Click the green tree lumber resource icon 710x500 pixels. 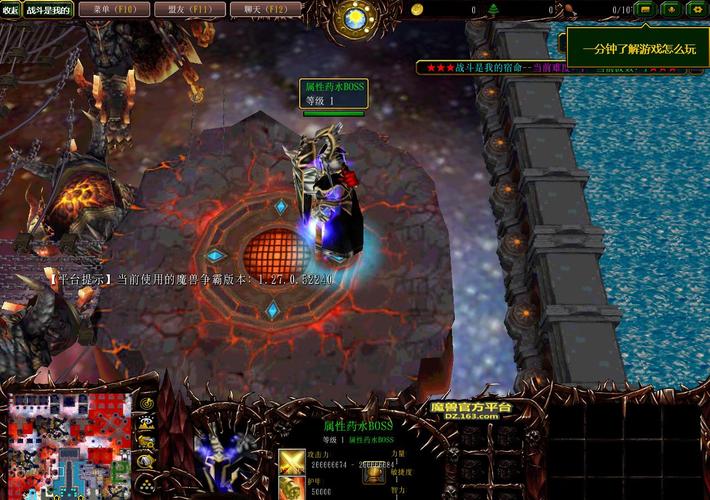coord(494,9)
